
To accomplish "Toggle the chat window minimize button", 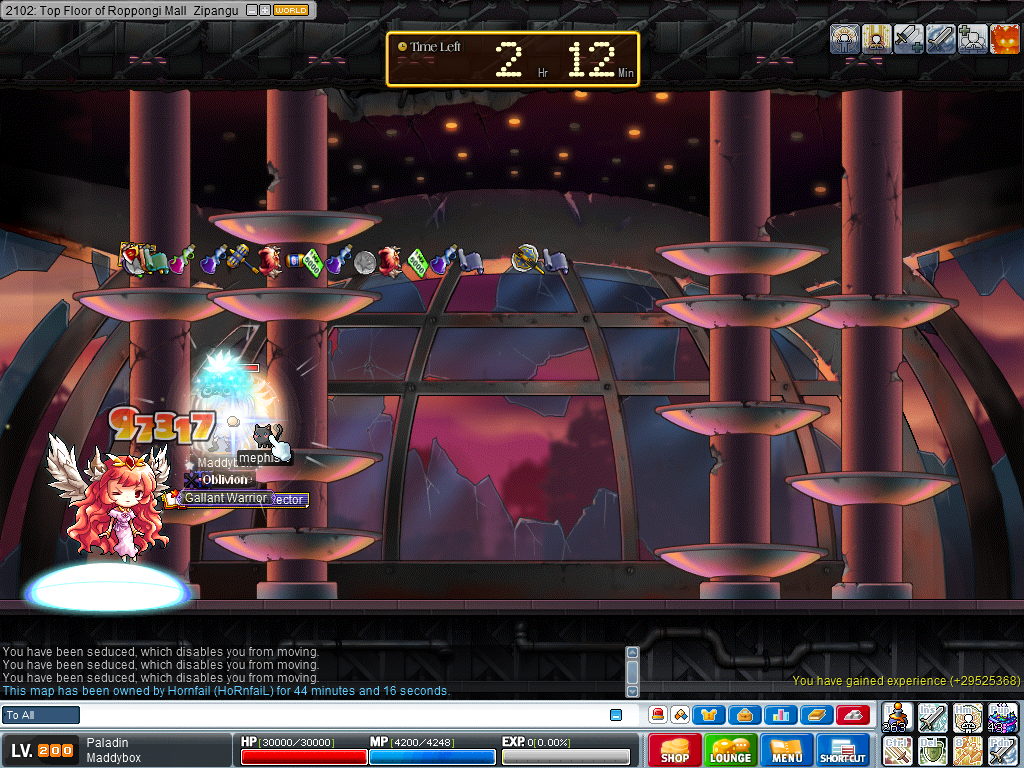I will (616, 715).
